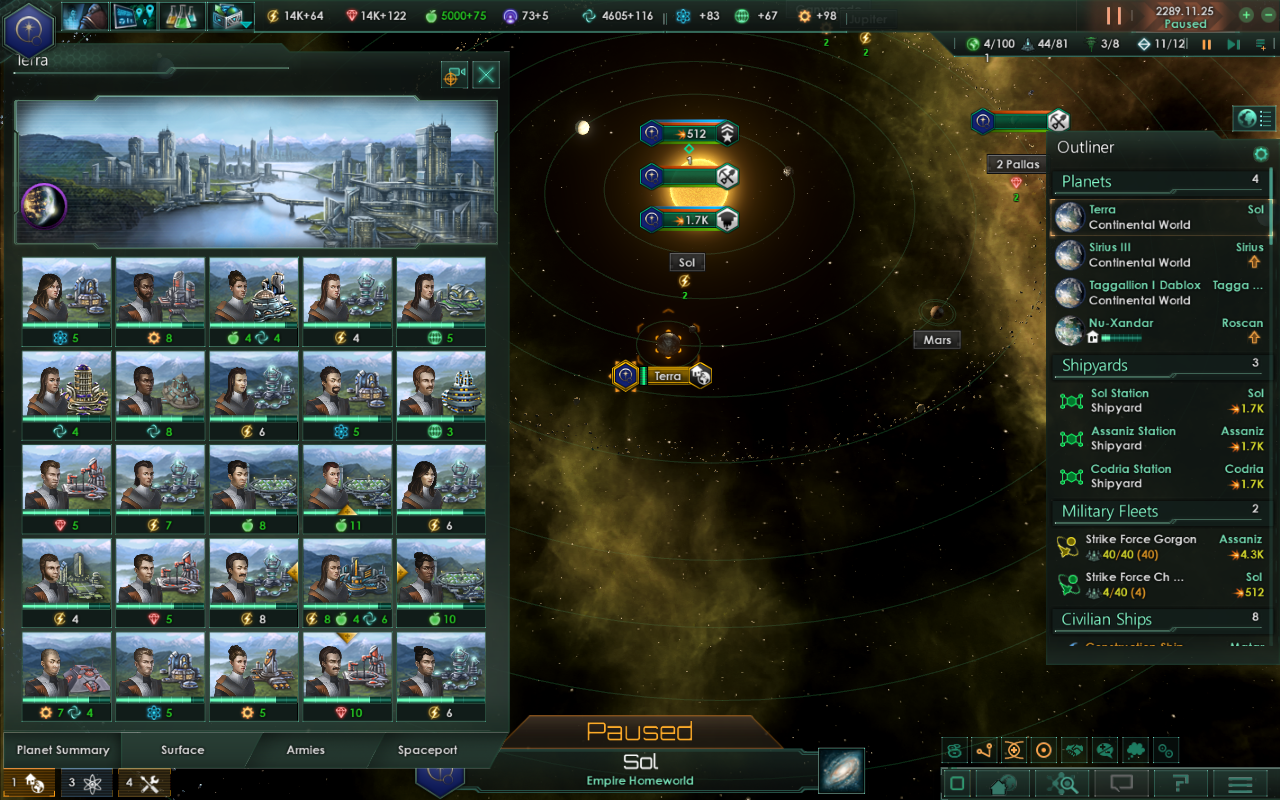Click the go-to-planet camera button
The height and width of the screenshot is (800, 1280).
455,75
